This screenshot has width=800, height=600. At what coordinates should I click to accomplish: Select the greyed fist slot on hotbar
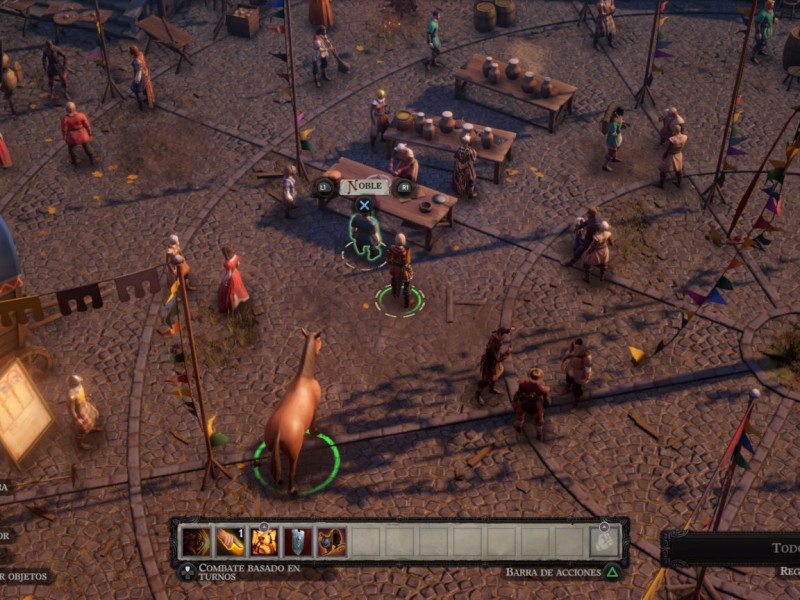[x=603, y=541]
